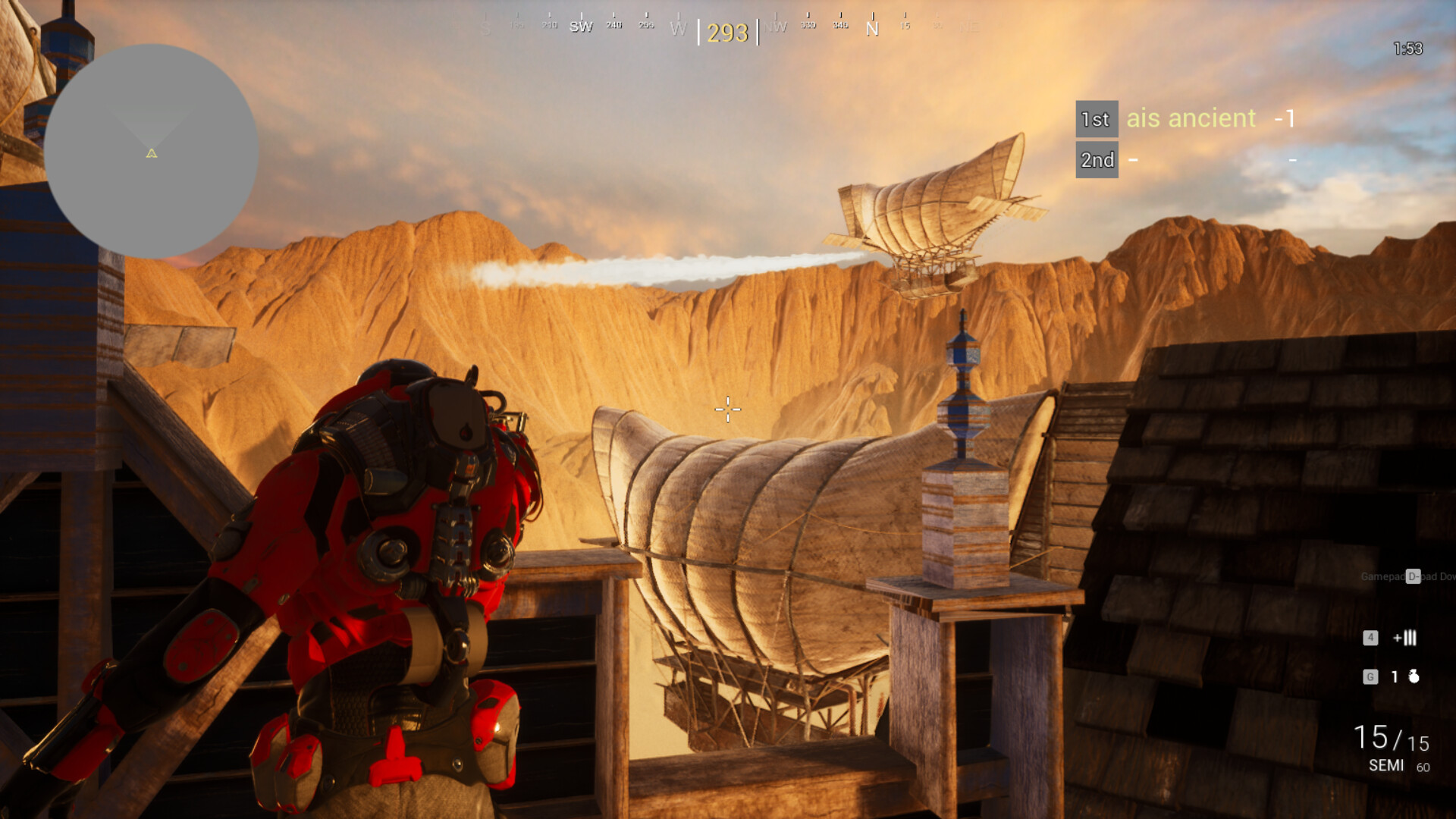
Task: Click the N marker on the compass bar
Action: coord(872,29)
